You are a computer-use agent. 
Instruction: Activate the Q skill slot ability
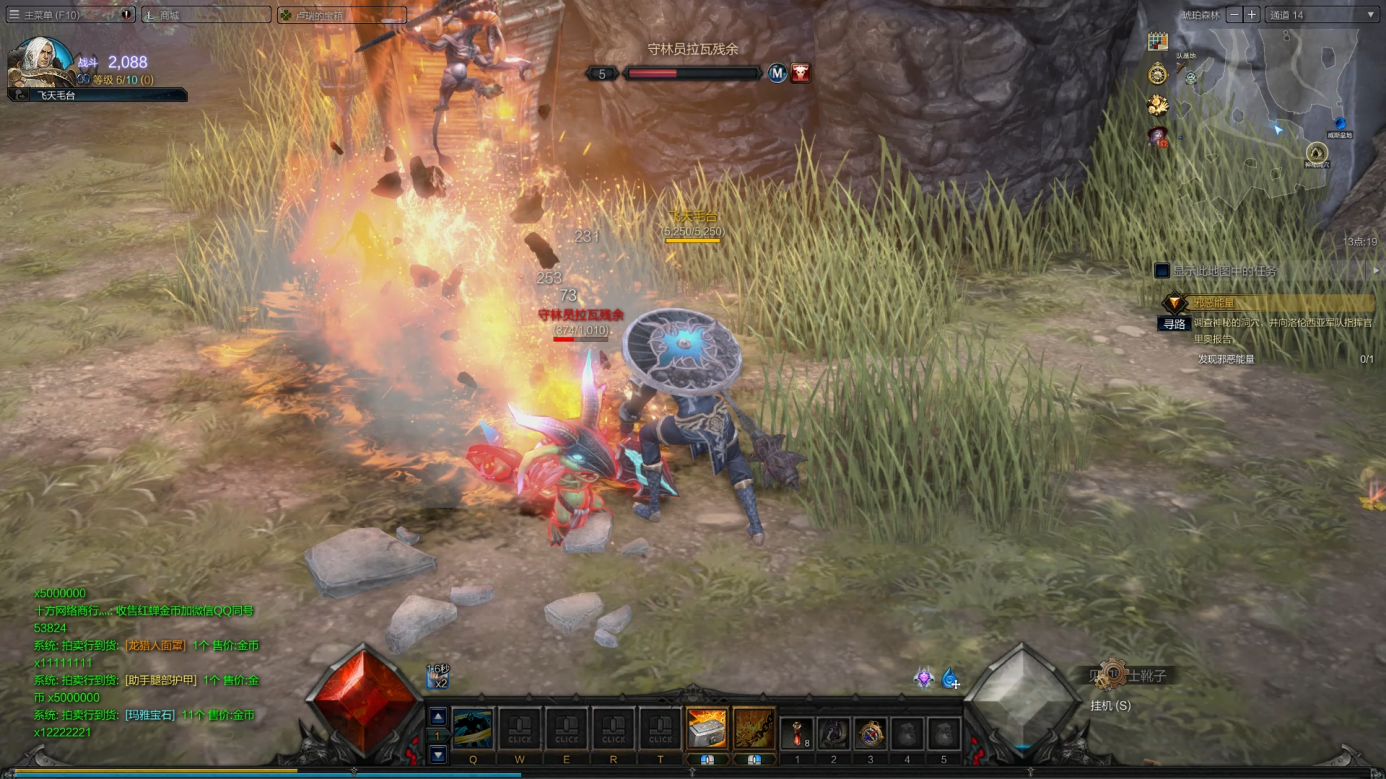(x=473, y=729)
